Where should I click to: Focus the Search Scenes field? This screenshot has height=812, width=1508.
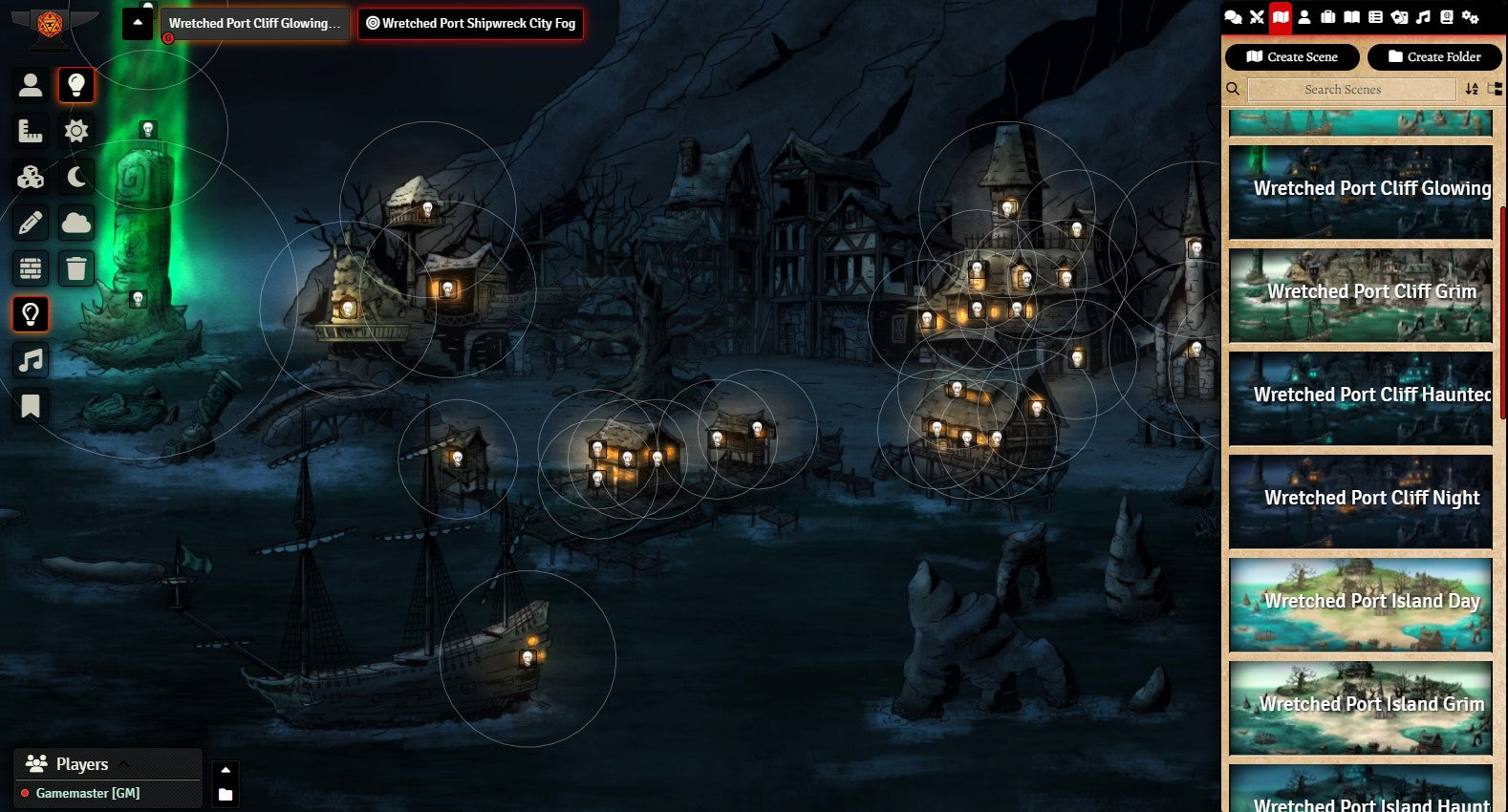[x=1342, y=90]
